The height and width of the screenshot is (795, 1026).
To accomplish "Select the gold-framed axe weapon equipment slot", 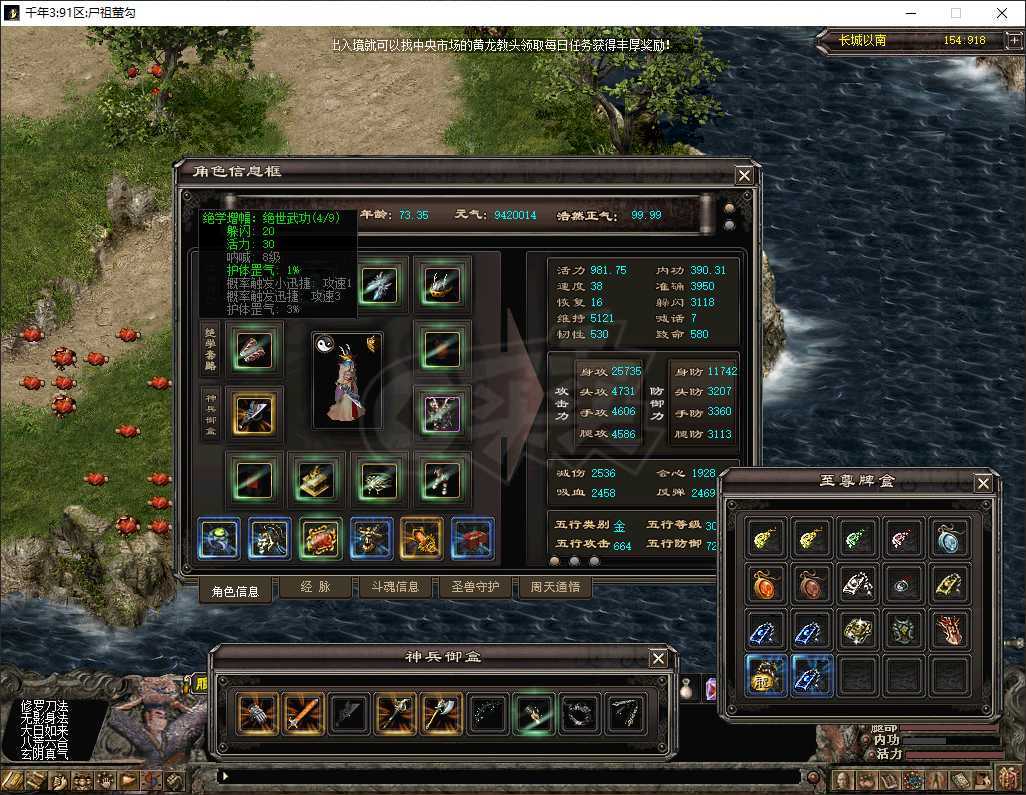I will [254, 413].
